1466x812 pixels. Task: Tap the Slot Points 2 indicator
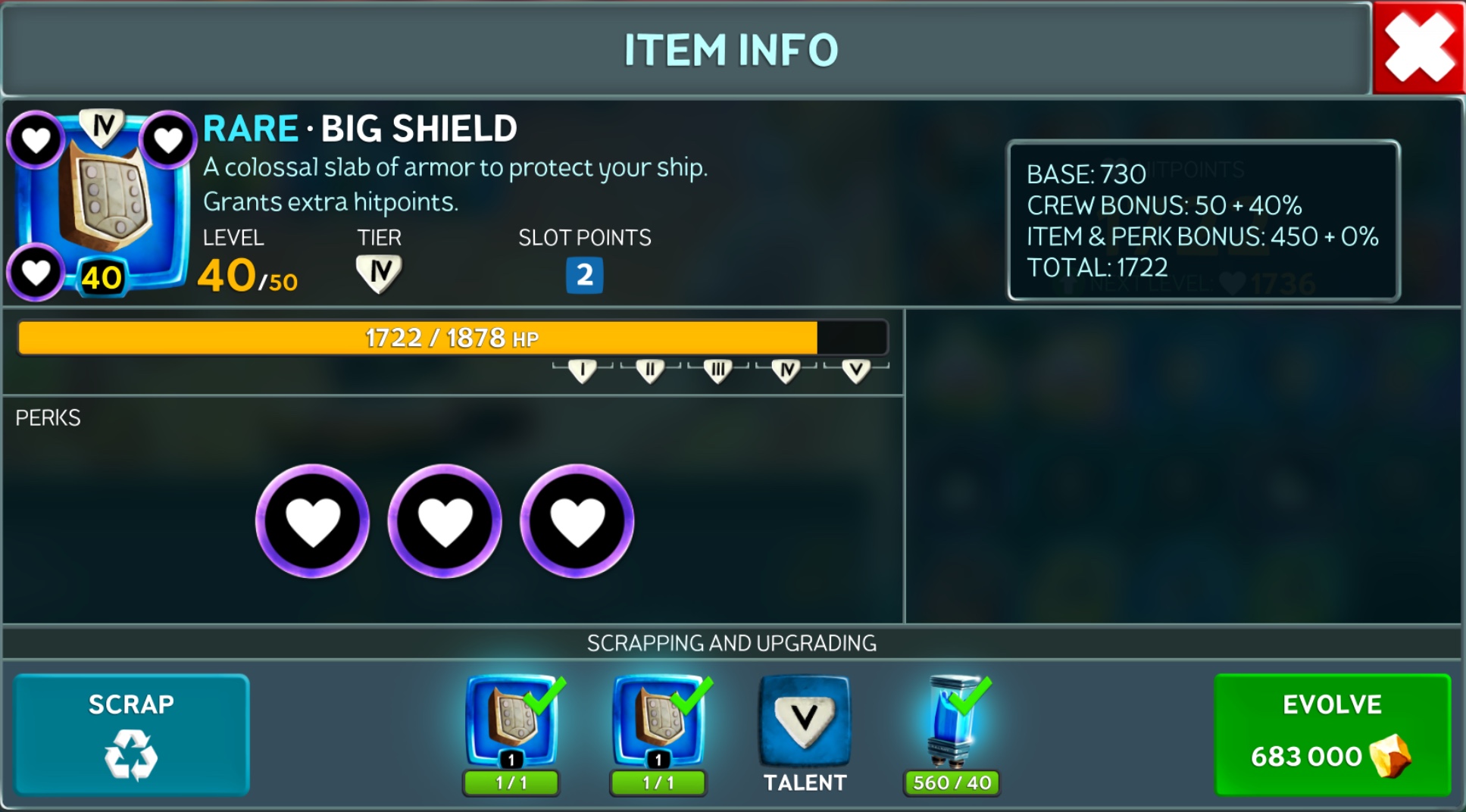(584, 275)
